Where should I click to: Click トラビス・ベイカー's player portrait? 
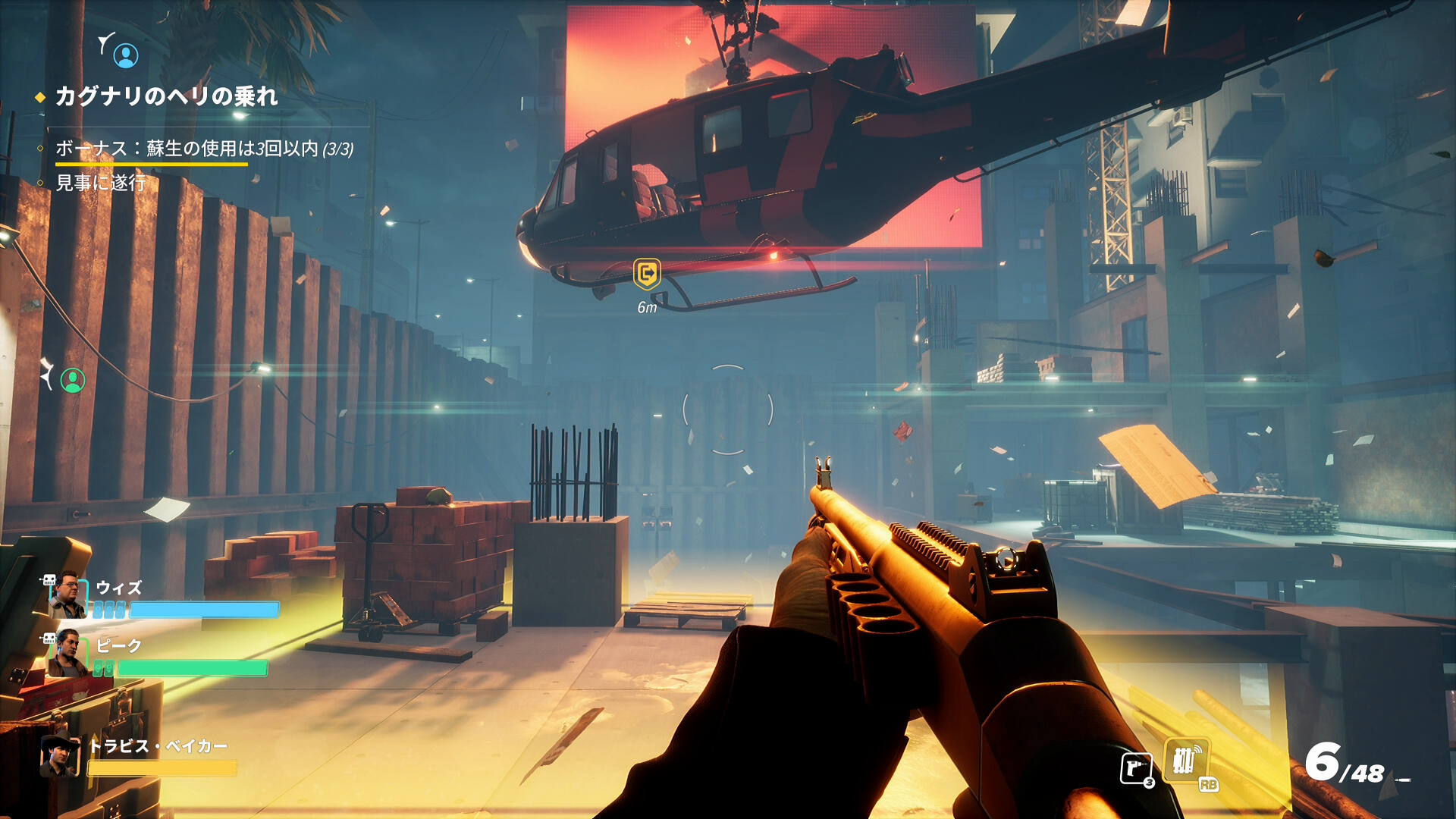[60, 757]
